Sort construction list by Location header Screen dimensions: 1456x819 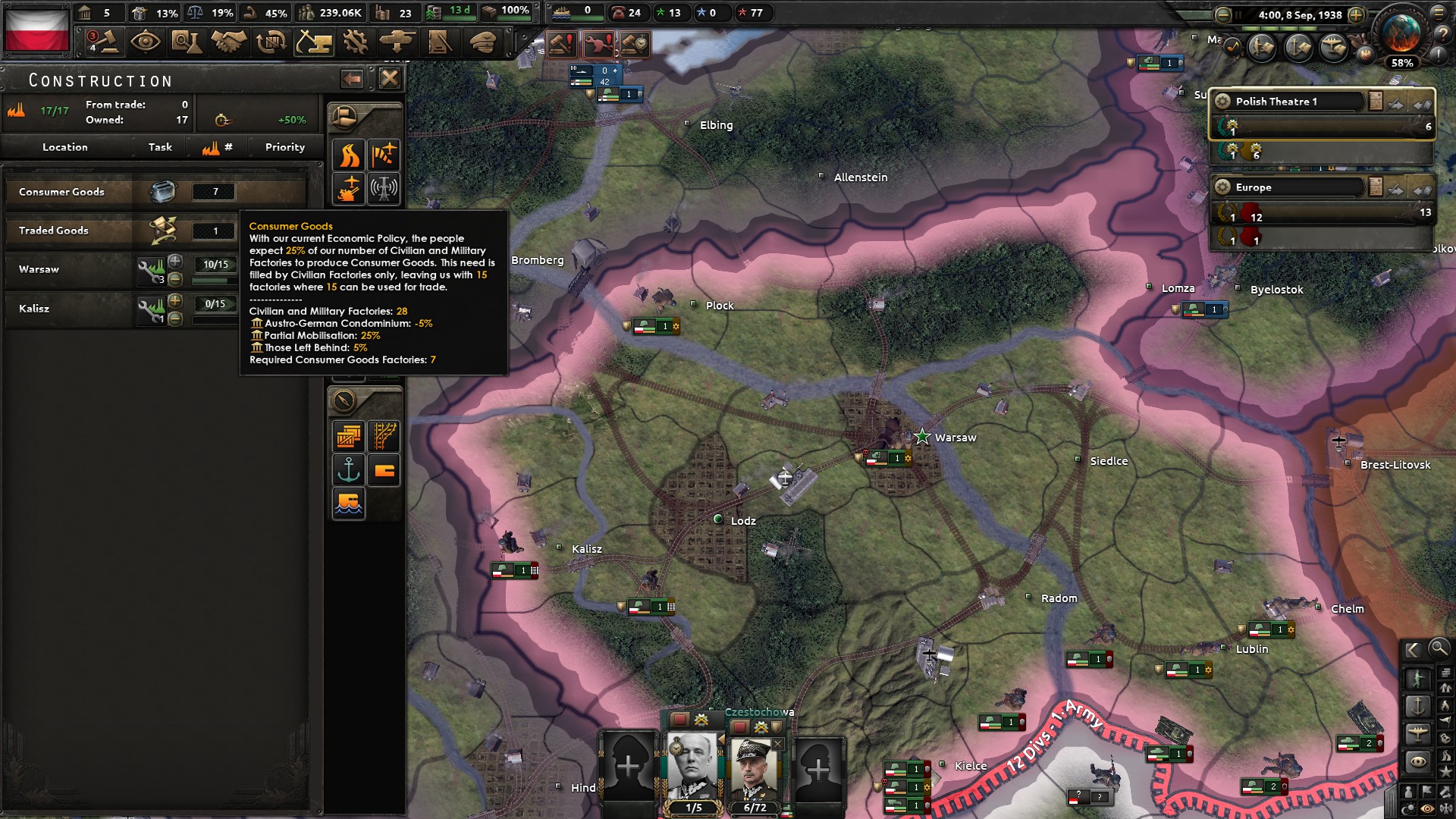[65, 147]
